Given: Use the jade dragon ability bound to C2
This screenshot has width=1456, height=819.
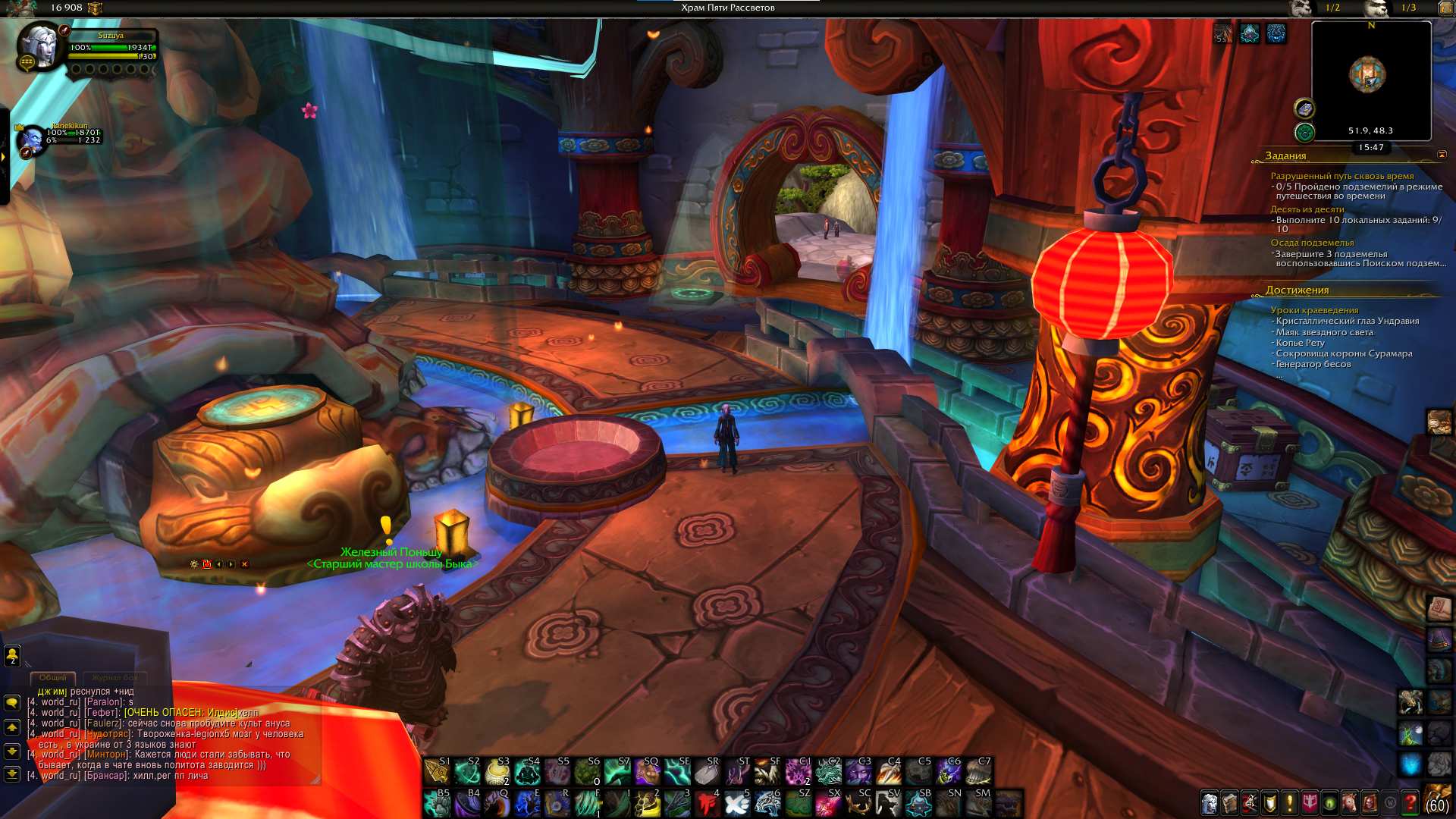Looking at the screenshot, I should click(828, 772).
